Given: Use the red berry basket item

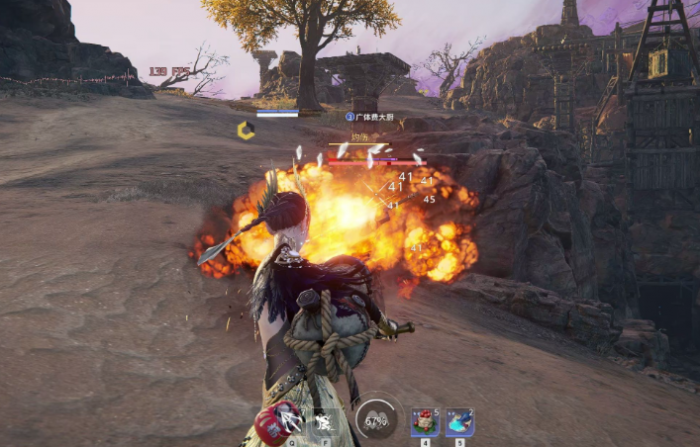Looking at the screenshot, I should tap(424, 421).
